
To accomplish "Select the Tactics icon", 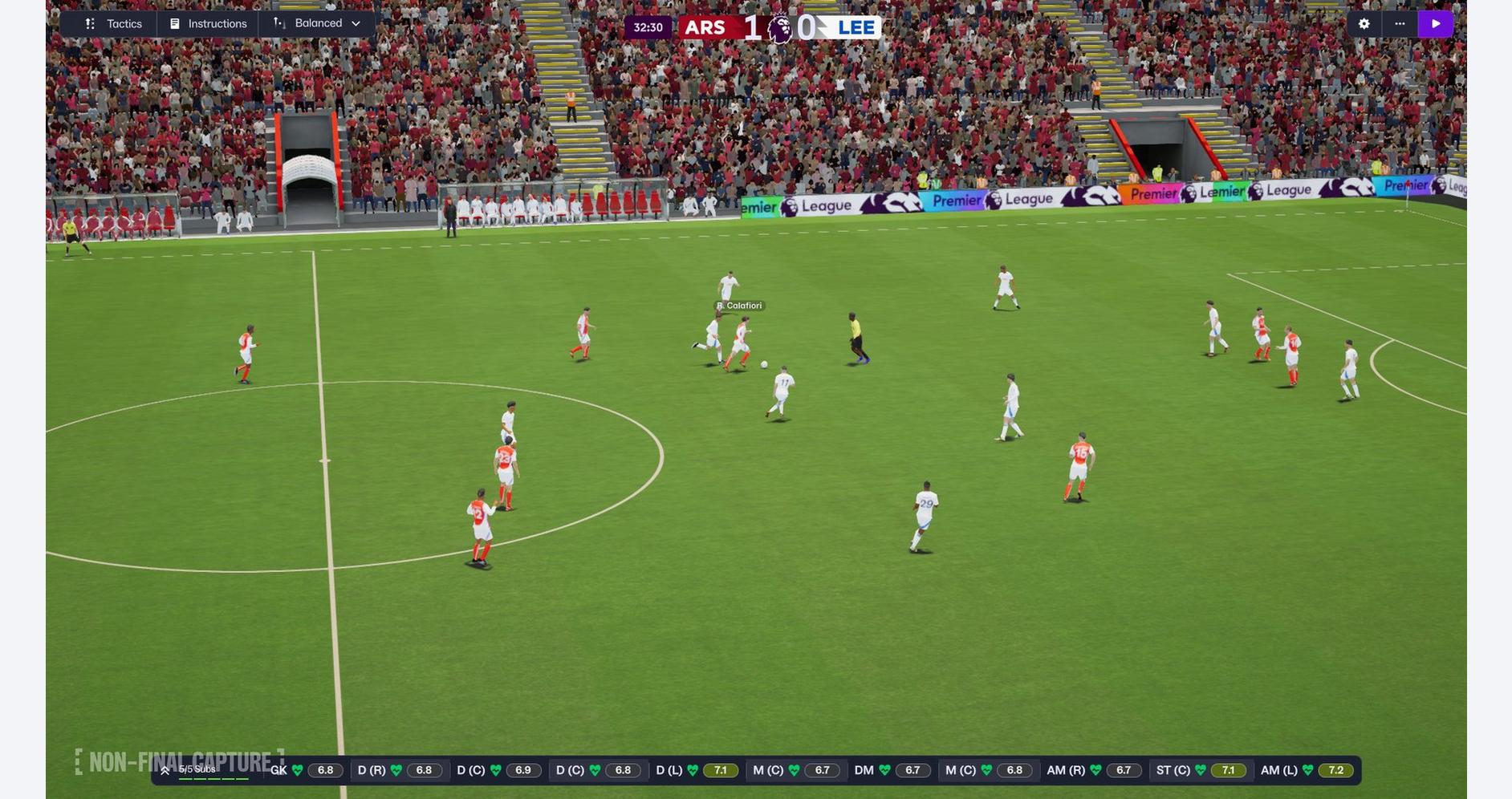I will [91, 23].
